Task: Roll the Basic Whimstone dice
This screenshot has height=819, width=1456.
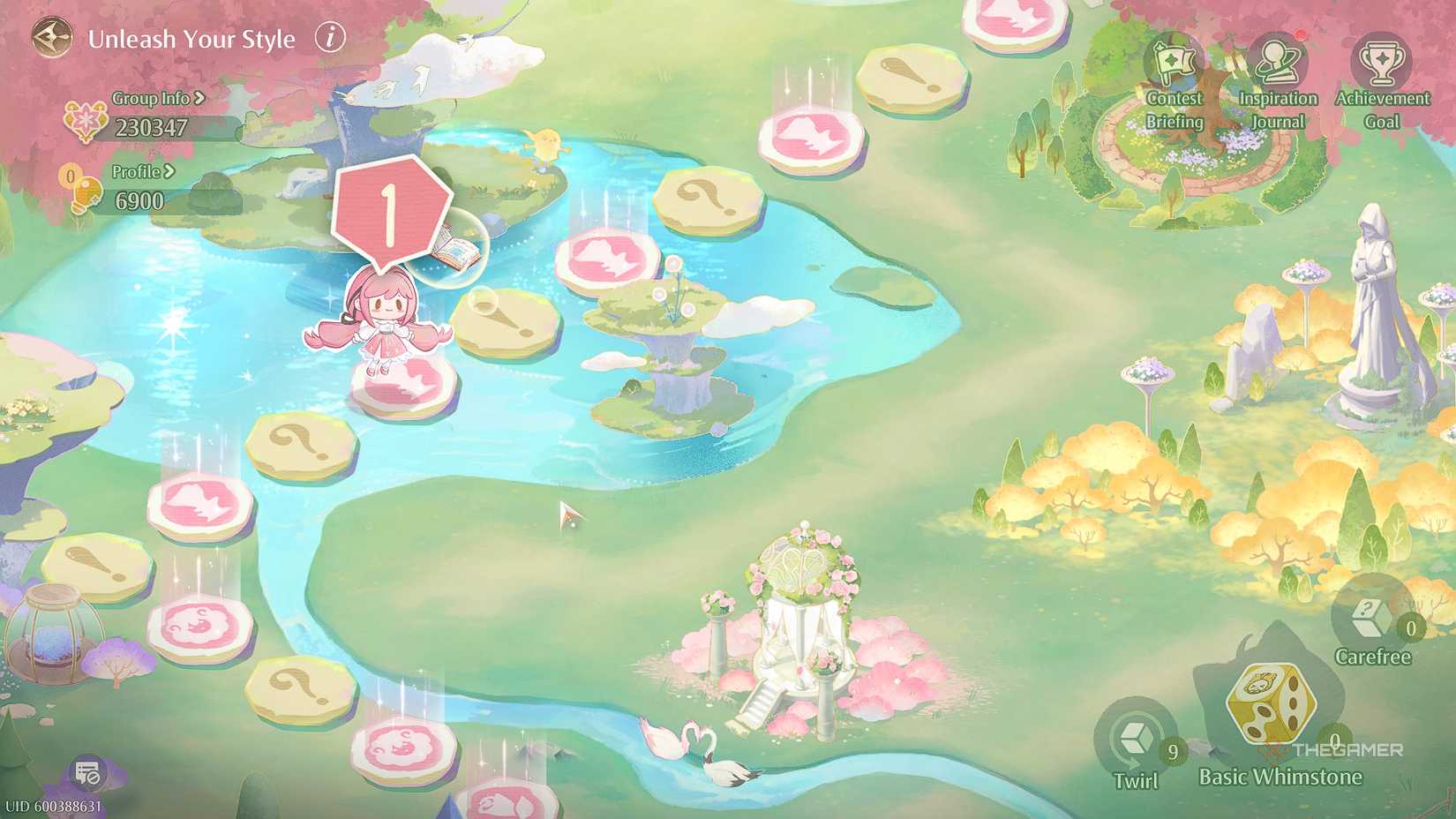Action: tap(1272, 706)
